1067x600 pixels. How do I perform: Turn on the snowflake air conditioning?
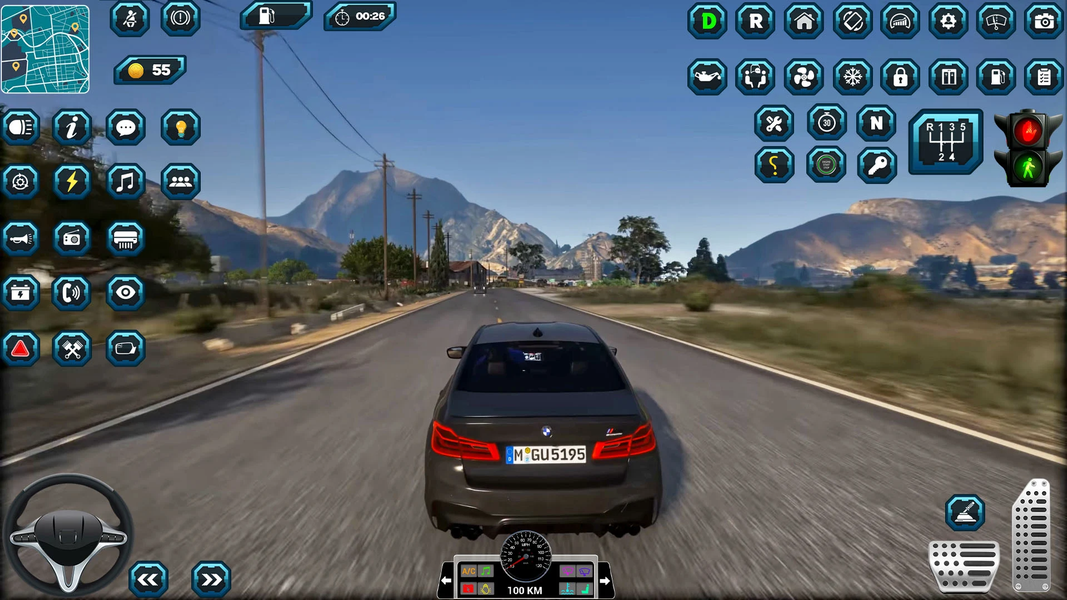coord(852,77)
